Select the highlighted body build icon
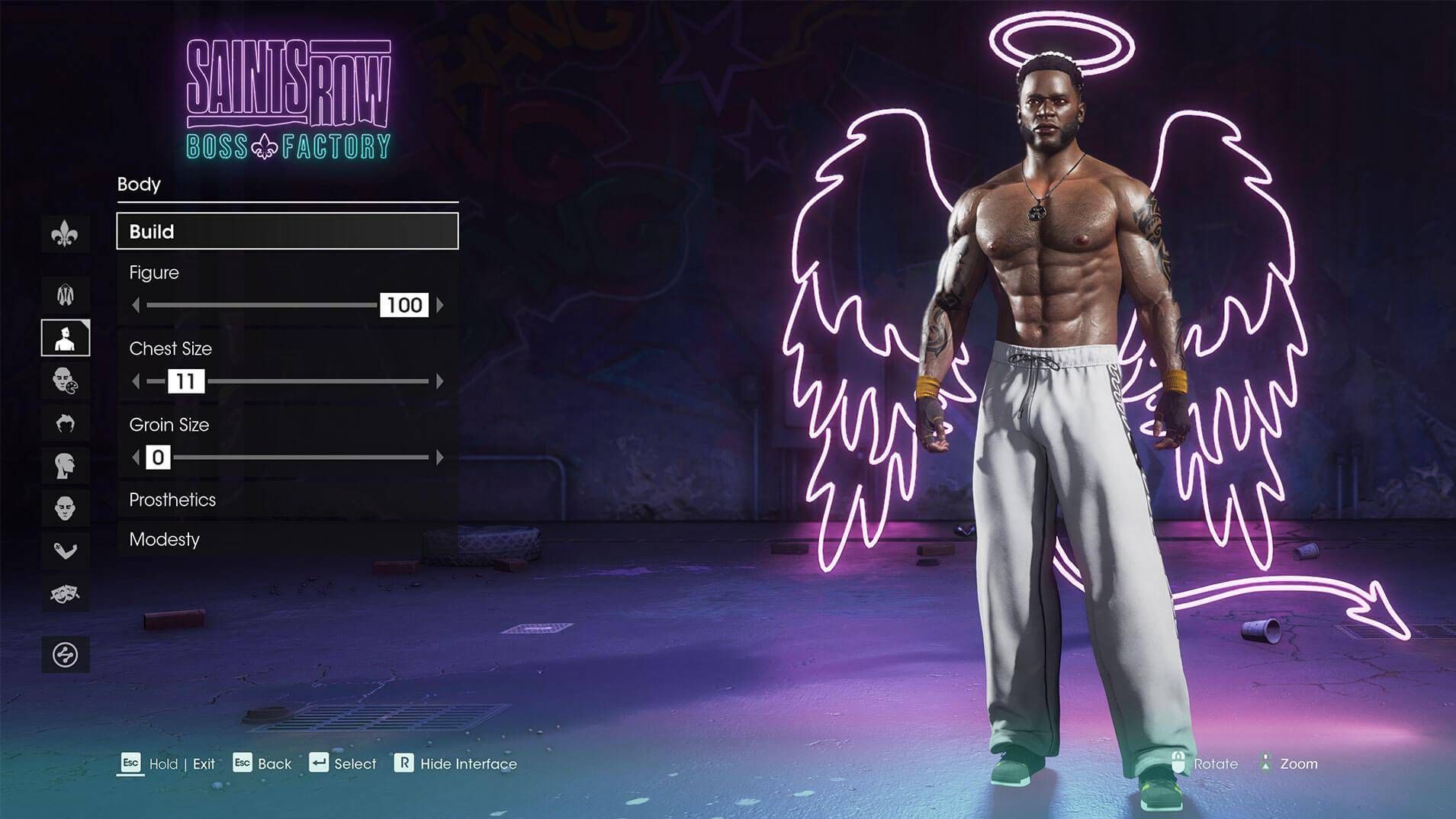1456x819 pixels. [66, 338]
